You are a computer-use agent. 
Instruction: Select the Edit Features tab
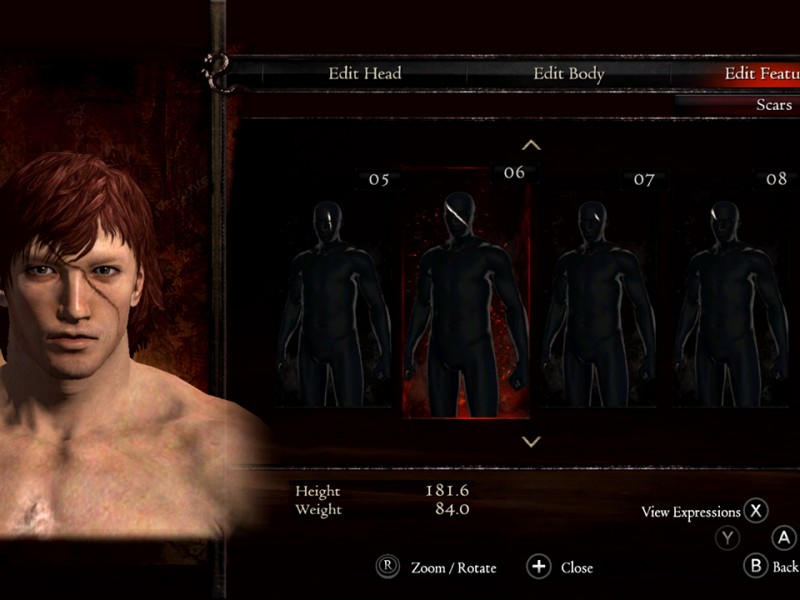tap(762, 73)
